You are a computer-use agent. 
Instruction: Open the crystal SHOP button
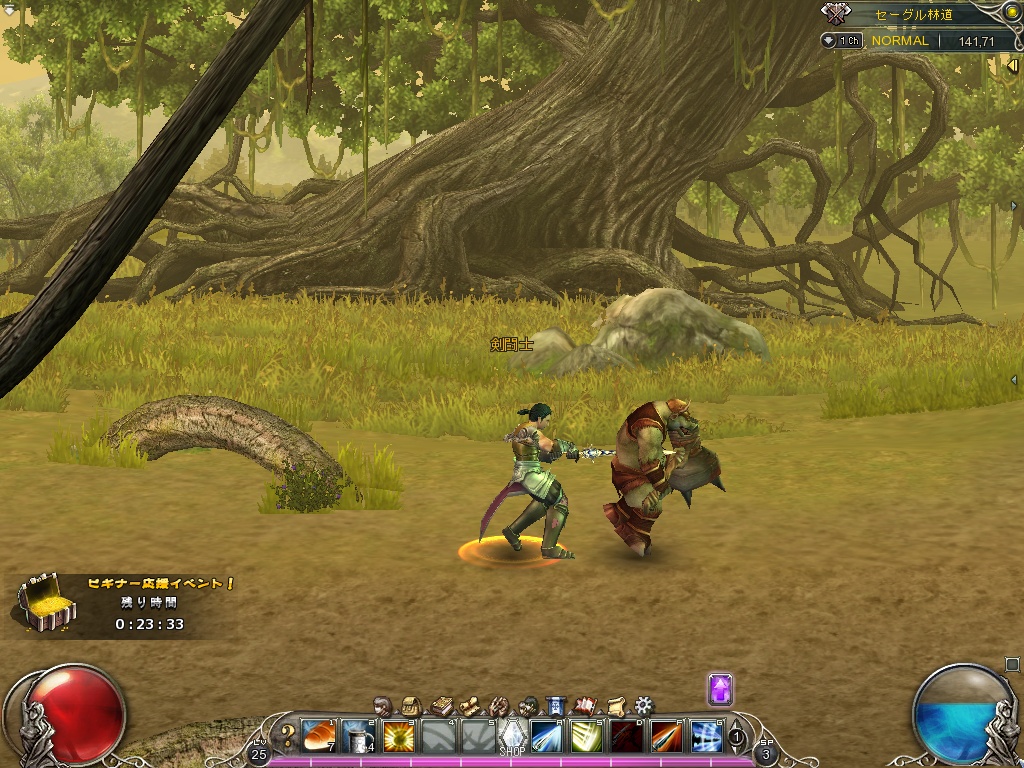coord(512,735)
